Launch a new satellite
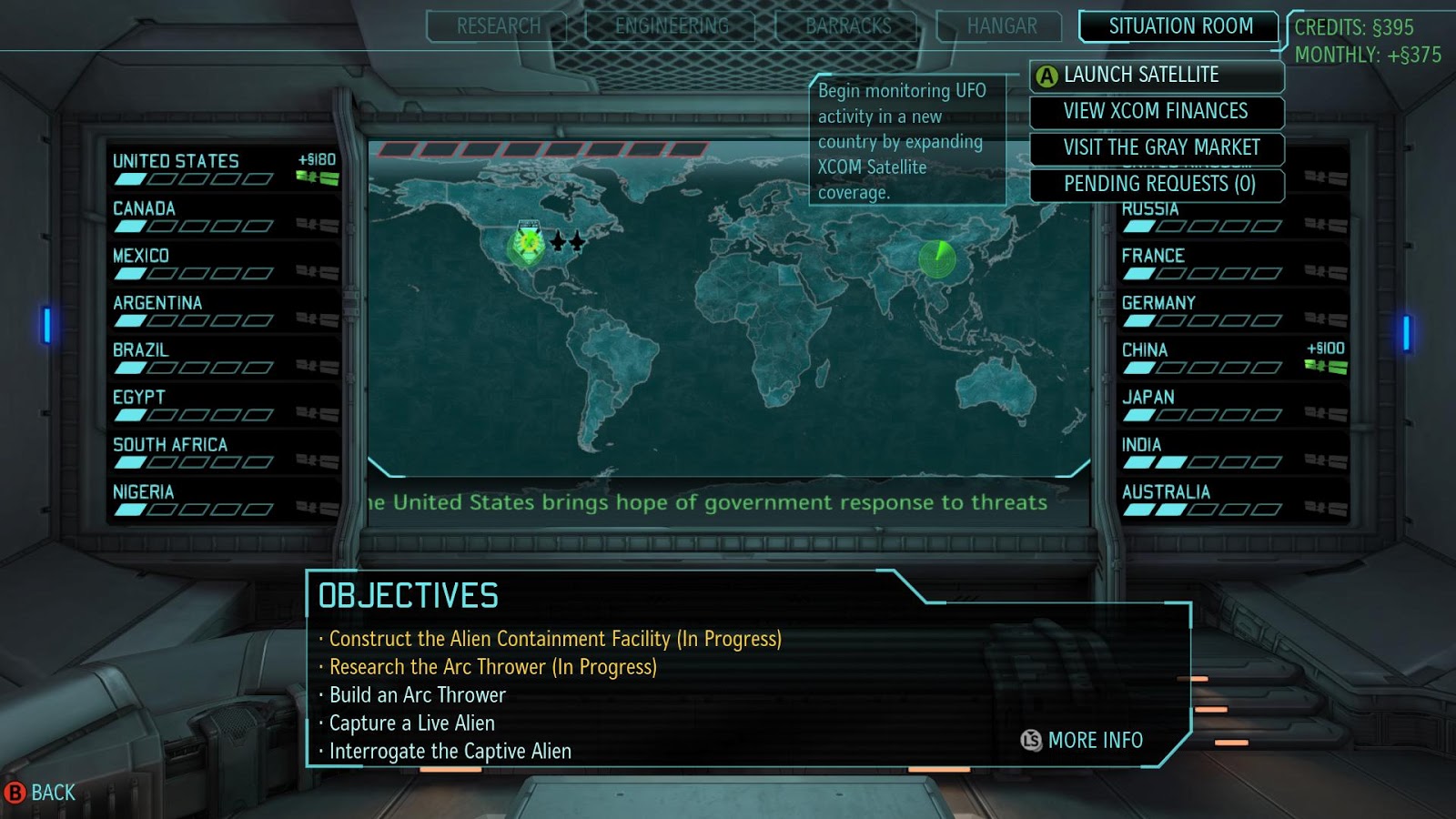This screenshot has width=1456, height=819. 1154,76
